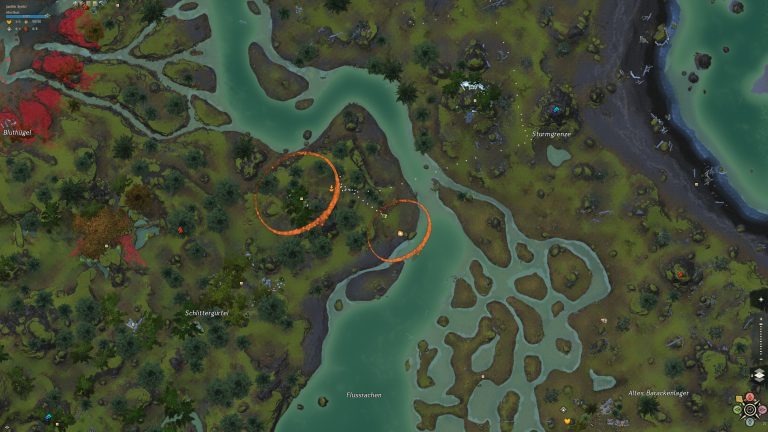Select the event marker inside the large orange circle
Screen dimensions: 768x432
[331, 187]
